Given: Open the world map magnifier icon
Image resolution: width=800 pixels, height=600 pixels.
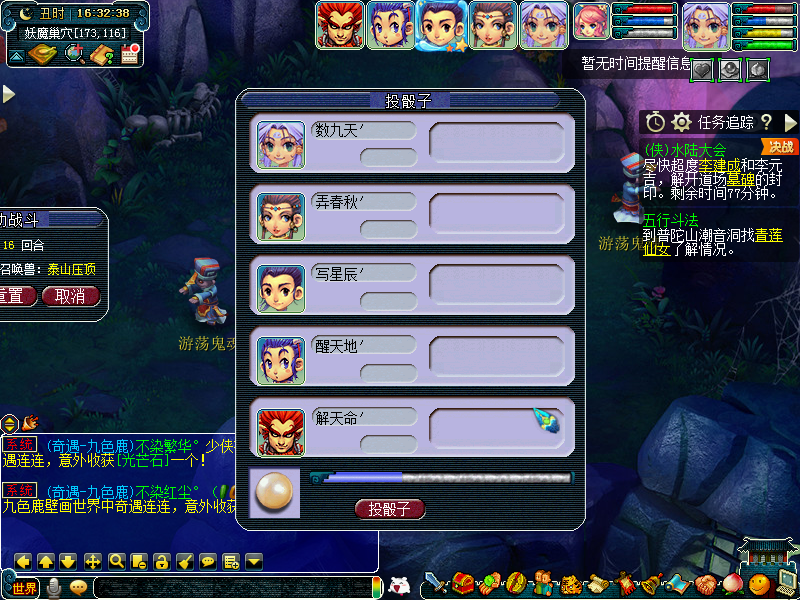Looking at the screenshot, I should tap(74, 55).
